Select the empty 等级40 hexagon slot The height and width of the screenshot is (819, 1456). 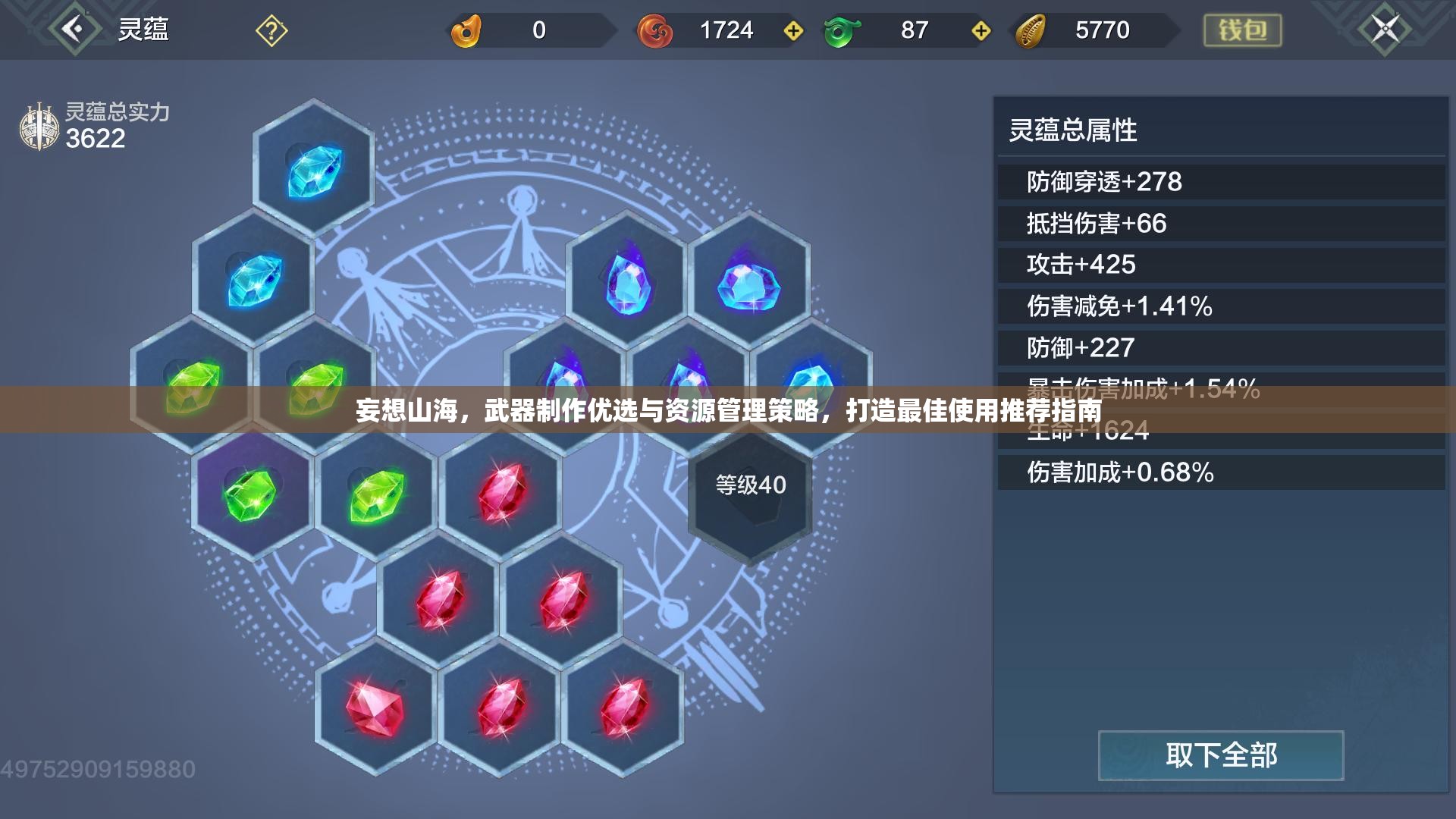pos(749,493)
